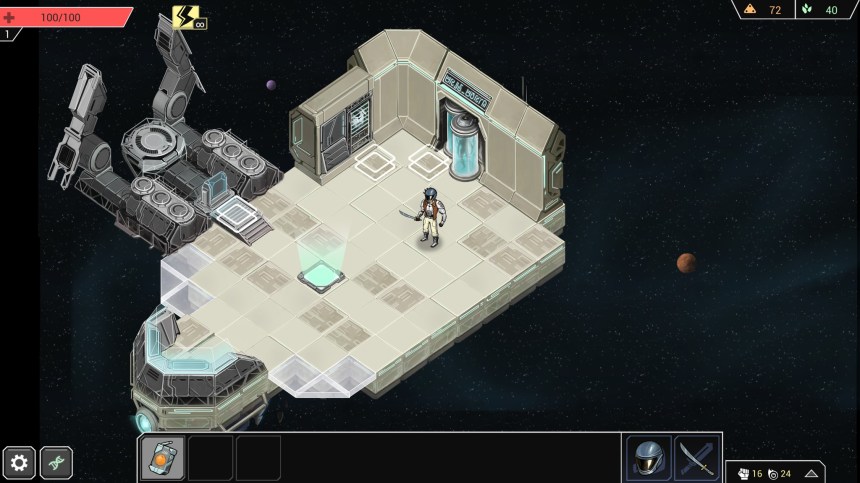
Task: Expand the stats panel with the up arrow
Action: pyautogui.click(x=811, y=473)
